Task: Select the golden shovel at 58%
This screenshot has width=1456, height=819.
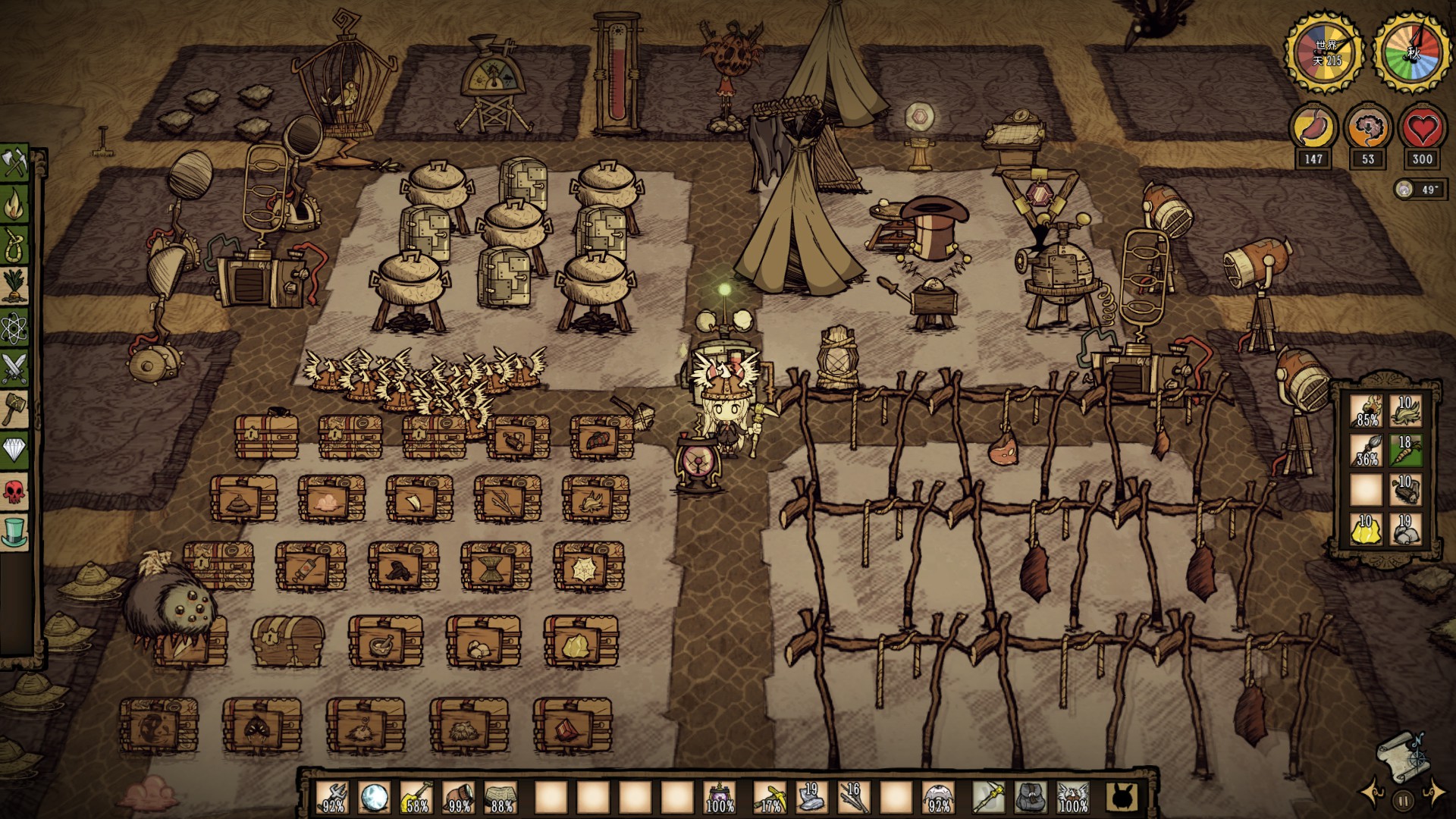Action: pos(416,797)
